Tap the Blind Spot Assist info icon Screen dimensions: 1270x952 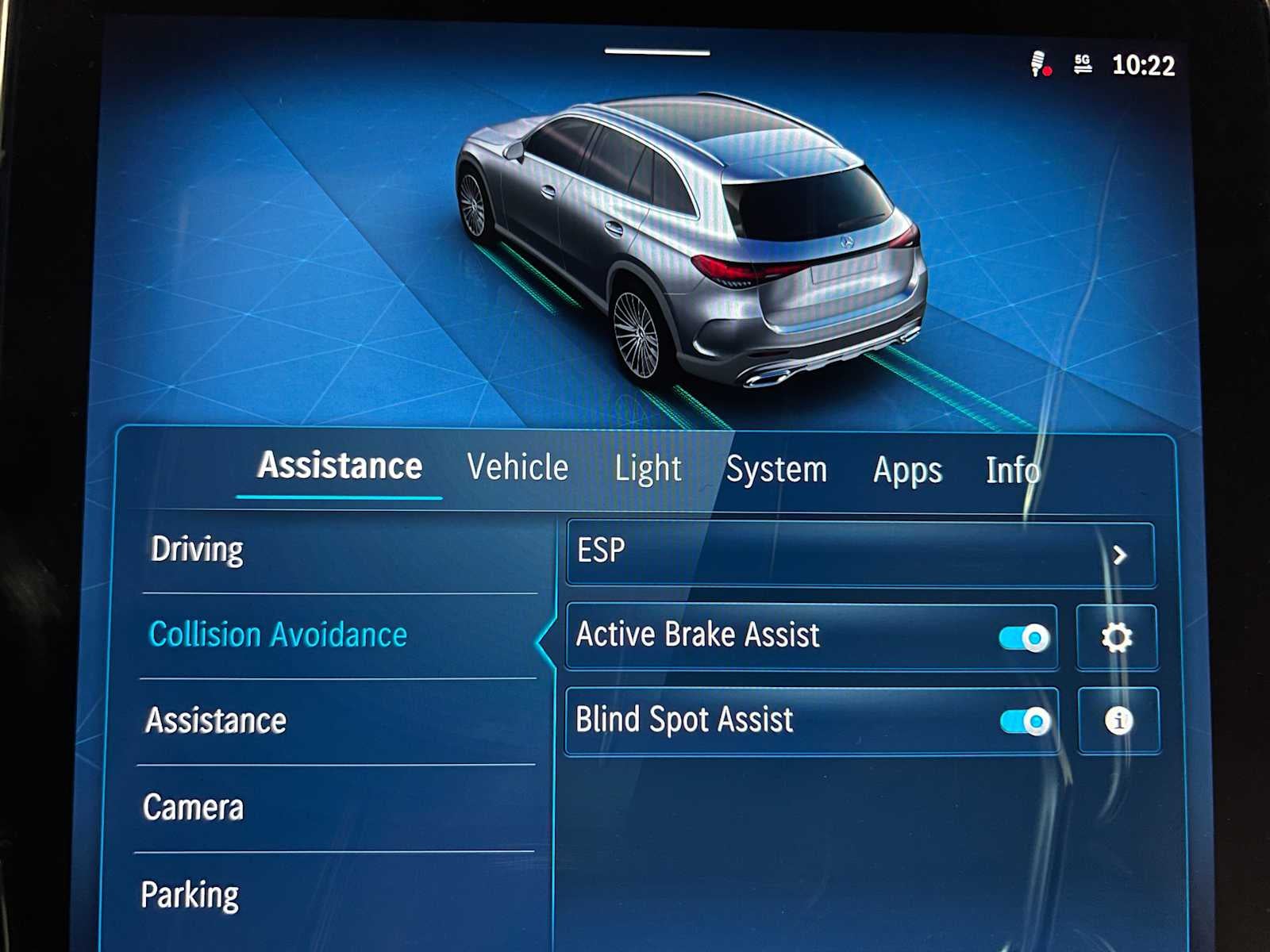point(1117,720)
